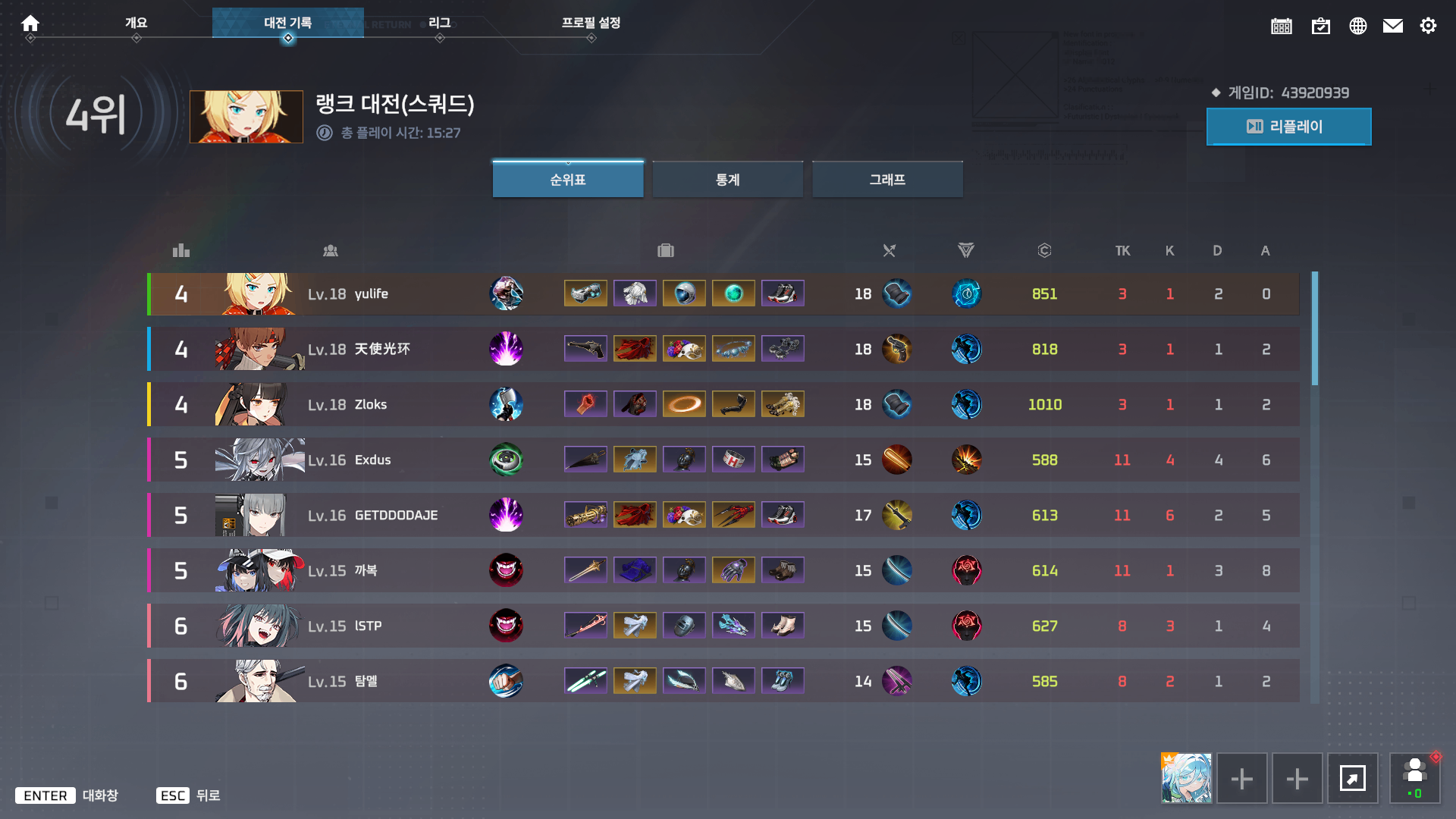Click the pop-out arrow icon near party slots
This screenshot has width=1456, height=819.
pos(1353,778)
